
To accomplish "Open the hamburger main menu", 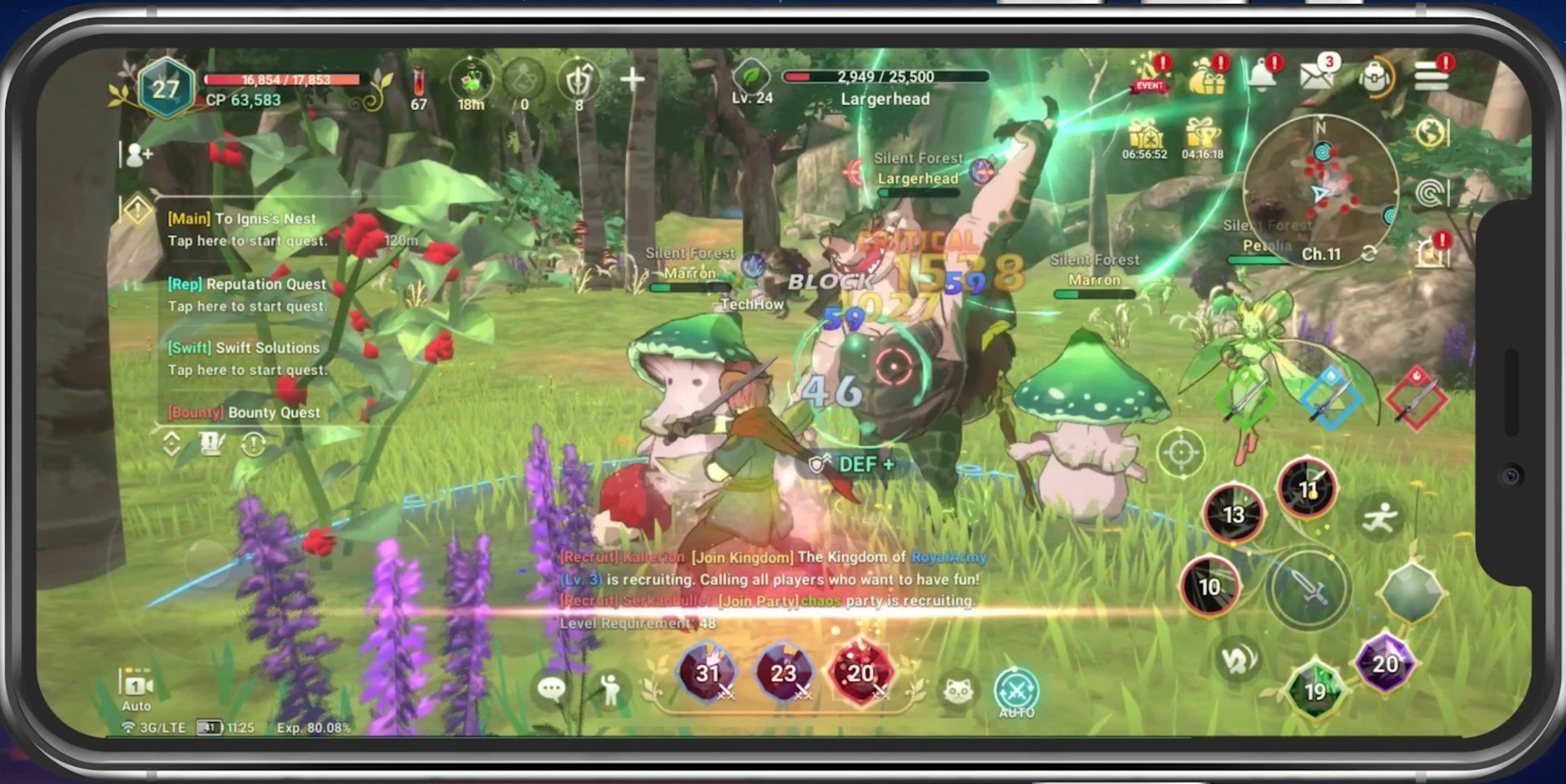I will (1431, 78).
